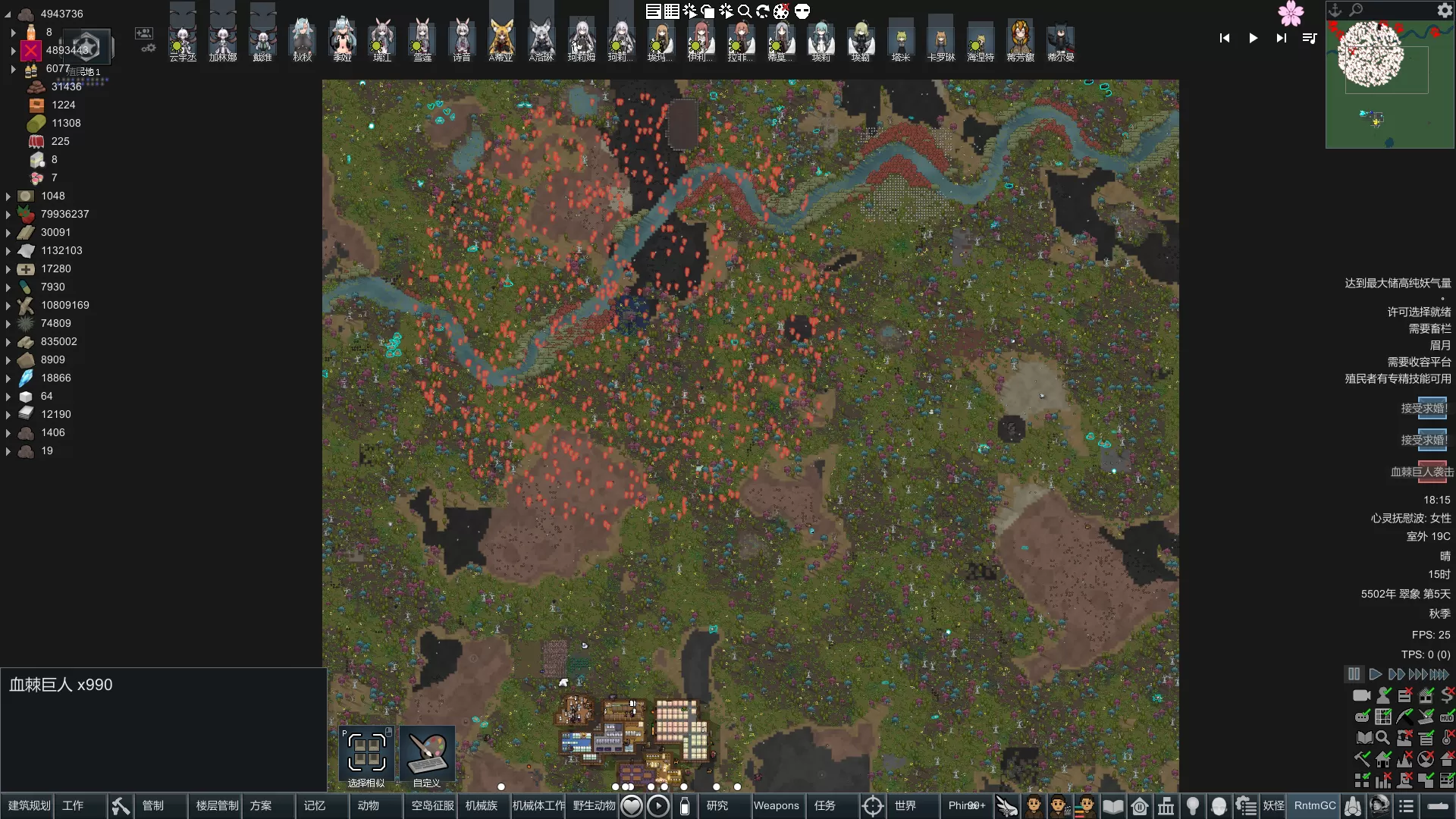
Task: Open the Weapons tab
Action: 776,805
